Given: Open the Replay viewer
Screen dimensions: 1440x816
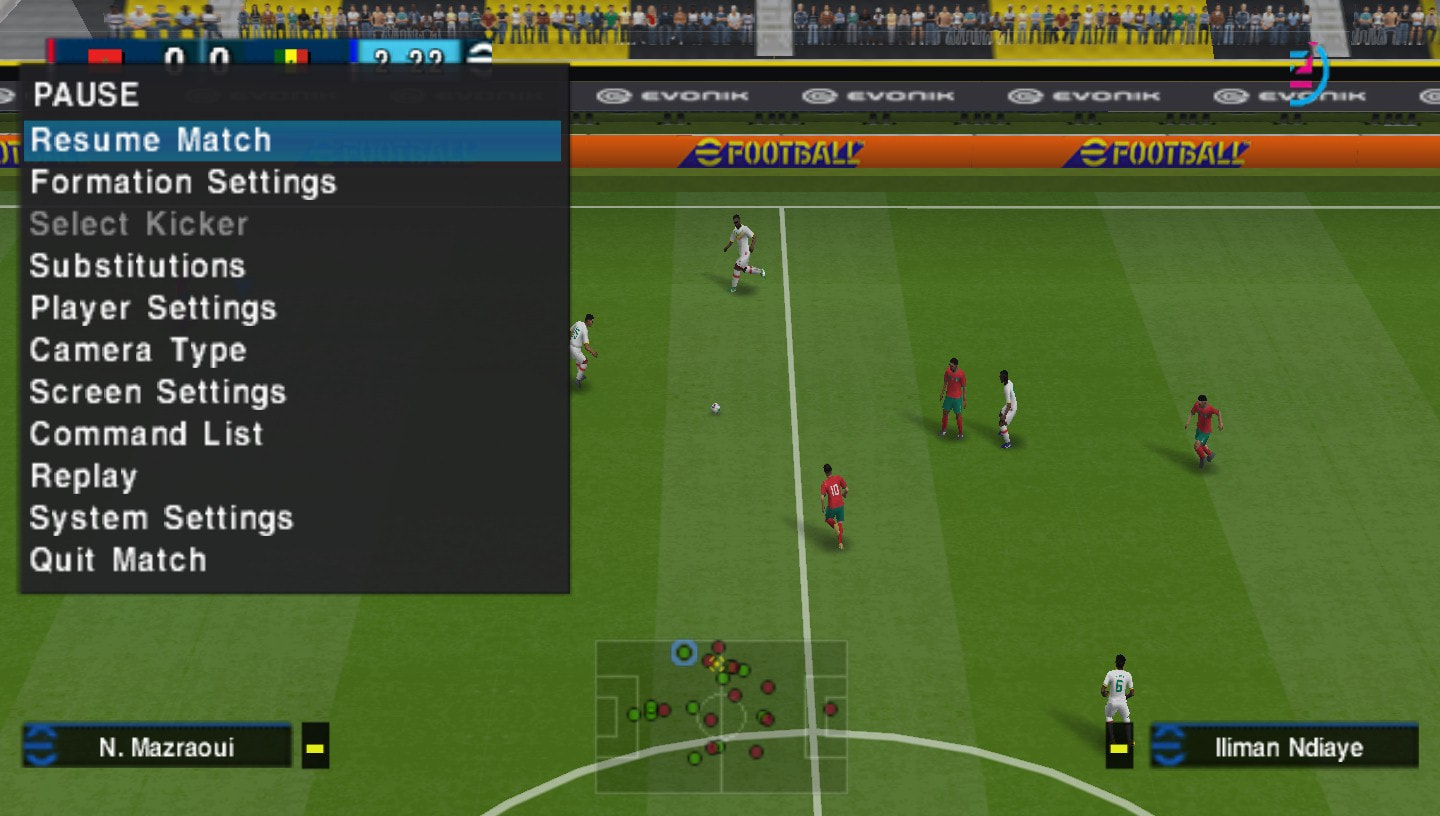Looking at the screenshot, I should (83, 476).
